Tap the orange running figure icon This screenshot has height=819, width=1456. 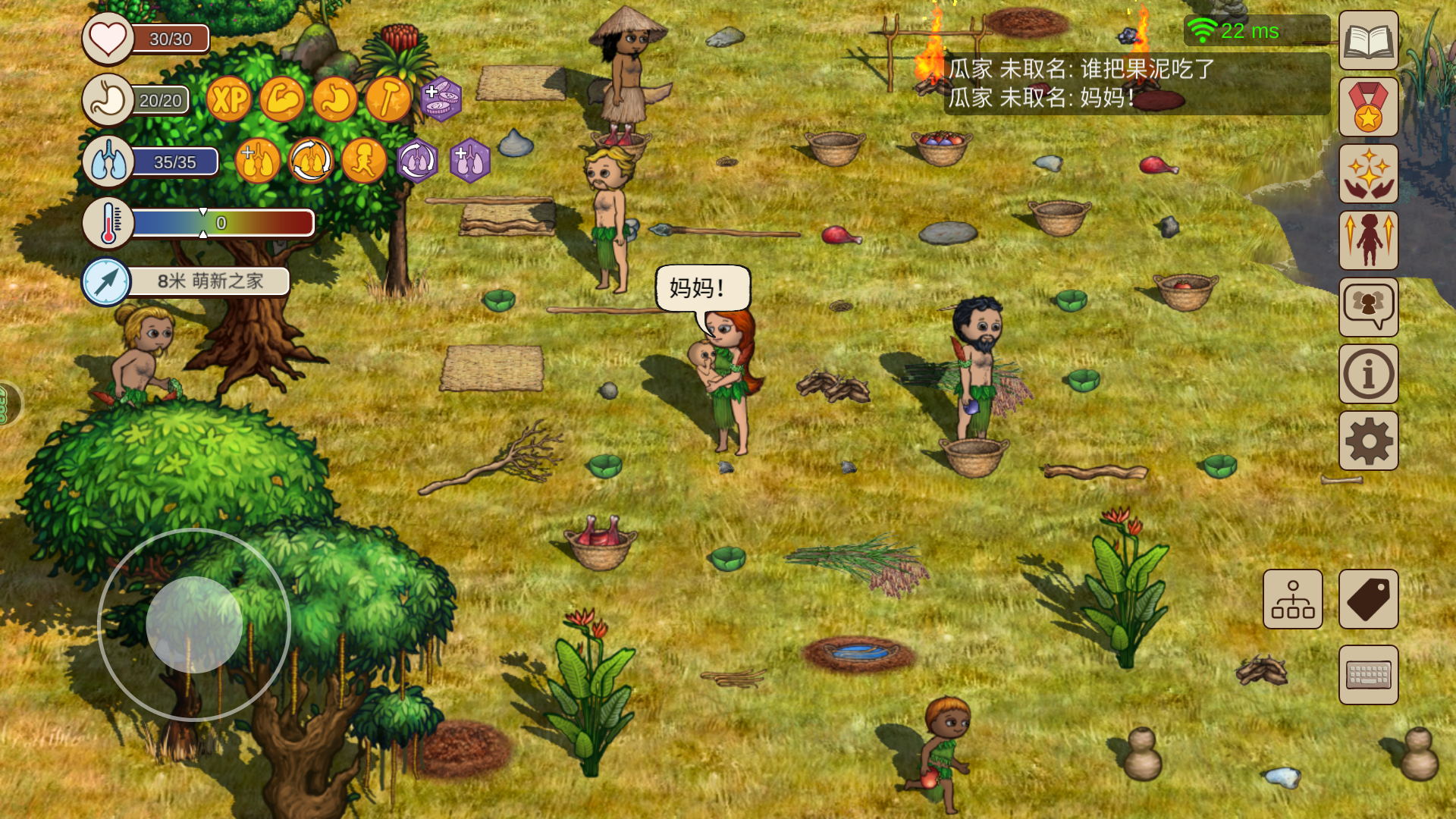coord(363,161)
